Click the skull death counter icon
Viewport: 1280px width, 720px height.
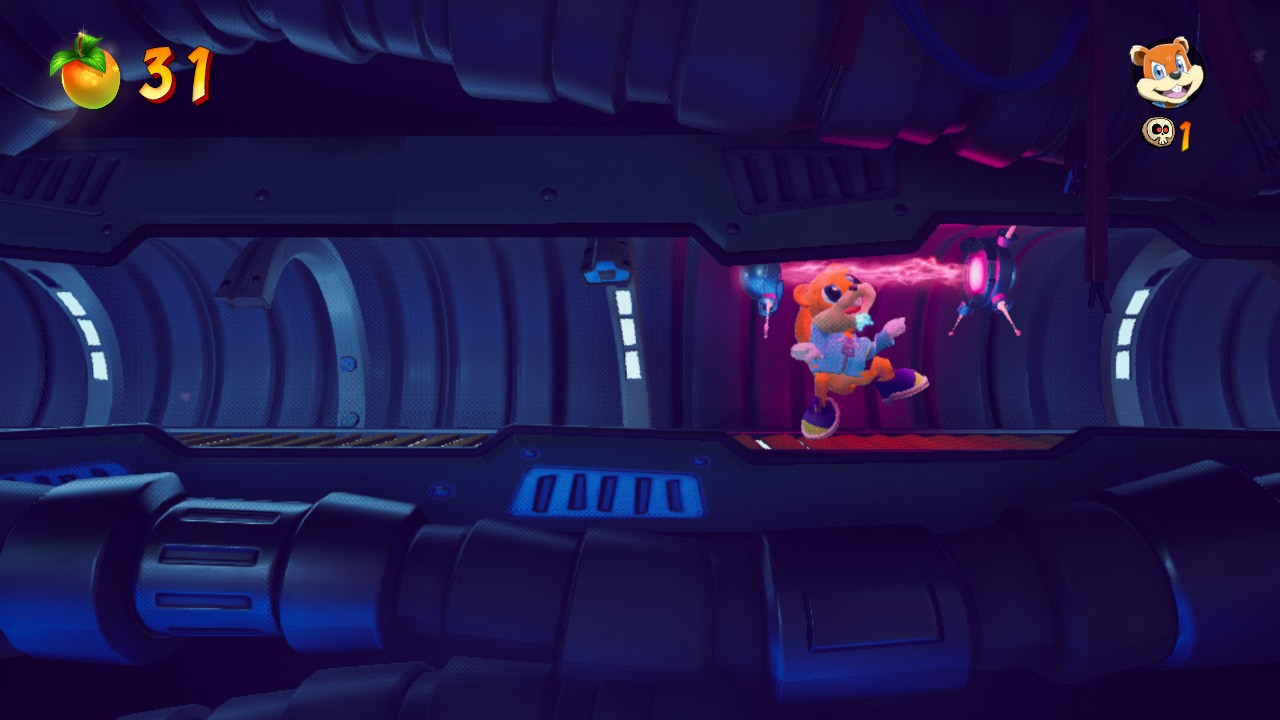click(1158, 134)
